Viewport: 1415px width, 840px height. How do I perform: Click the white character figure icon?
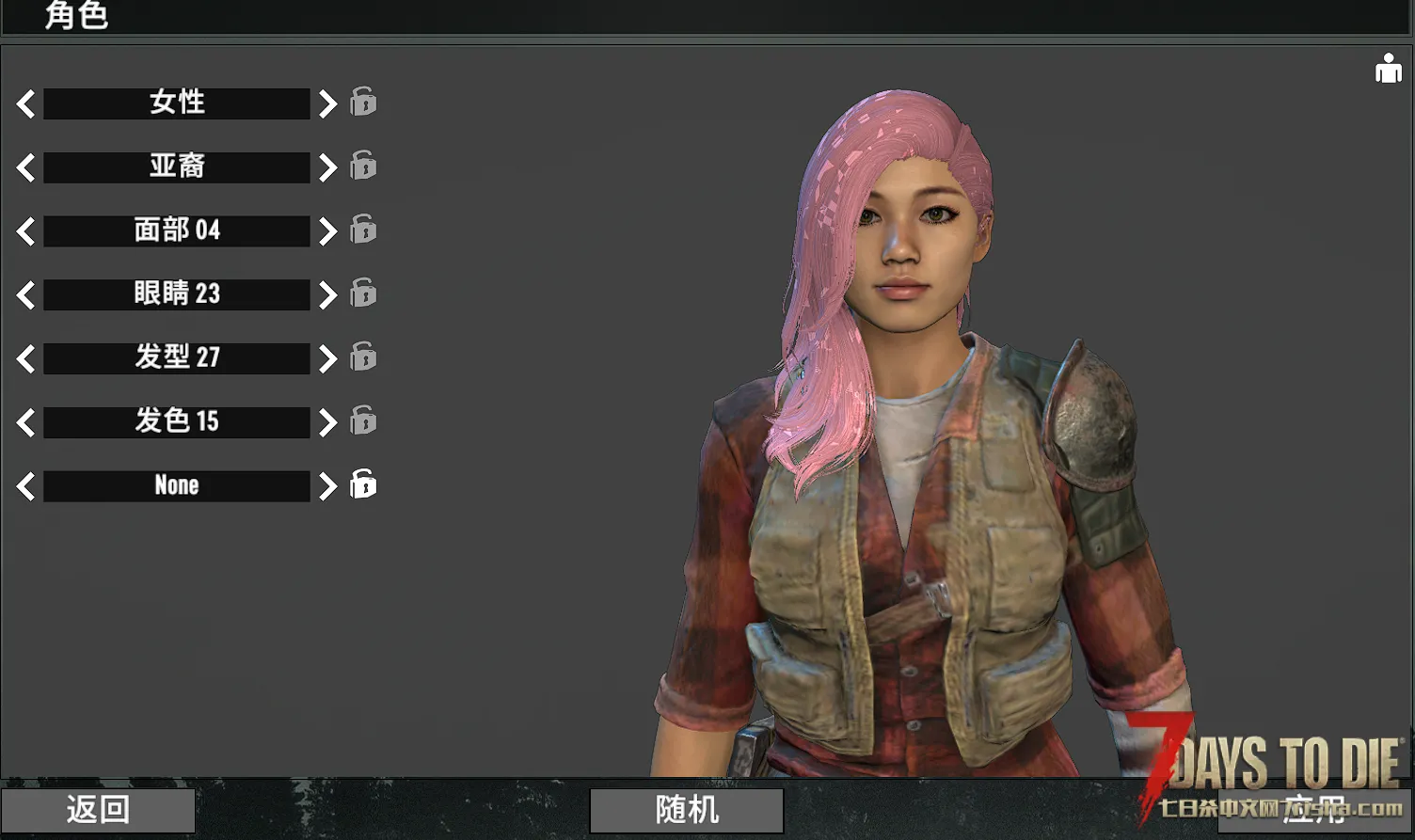[x=1388, y=69]
